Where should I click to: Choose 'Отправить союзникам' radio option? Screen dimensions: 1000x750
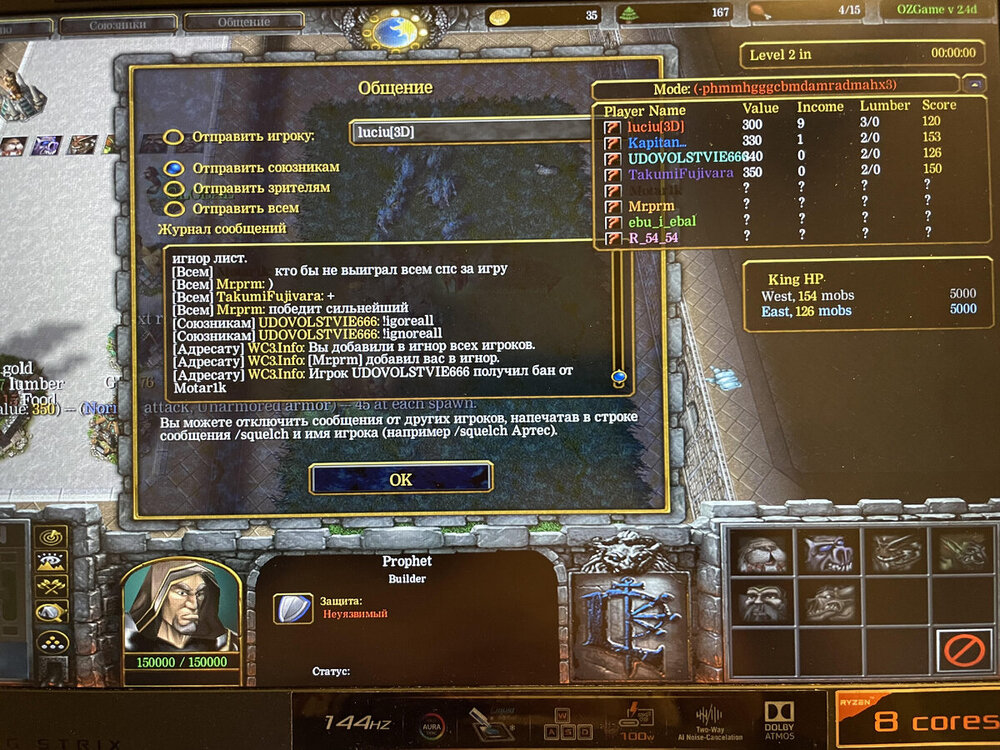pyautogui.click(x=174, y=168)
